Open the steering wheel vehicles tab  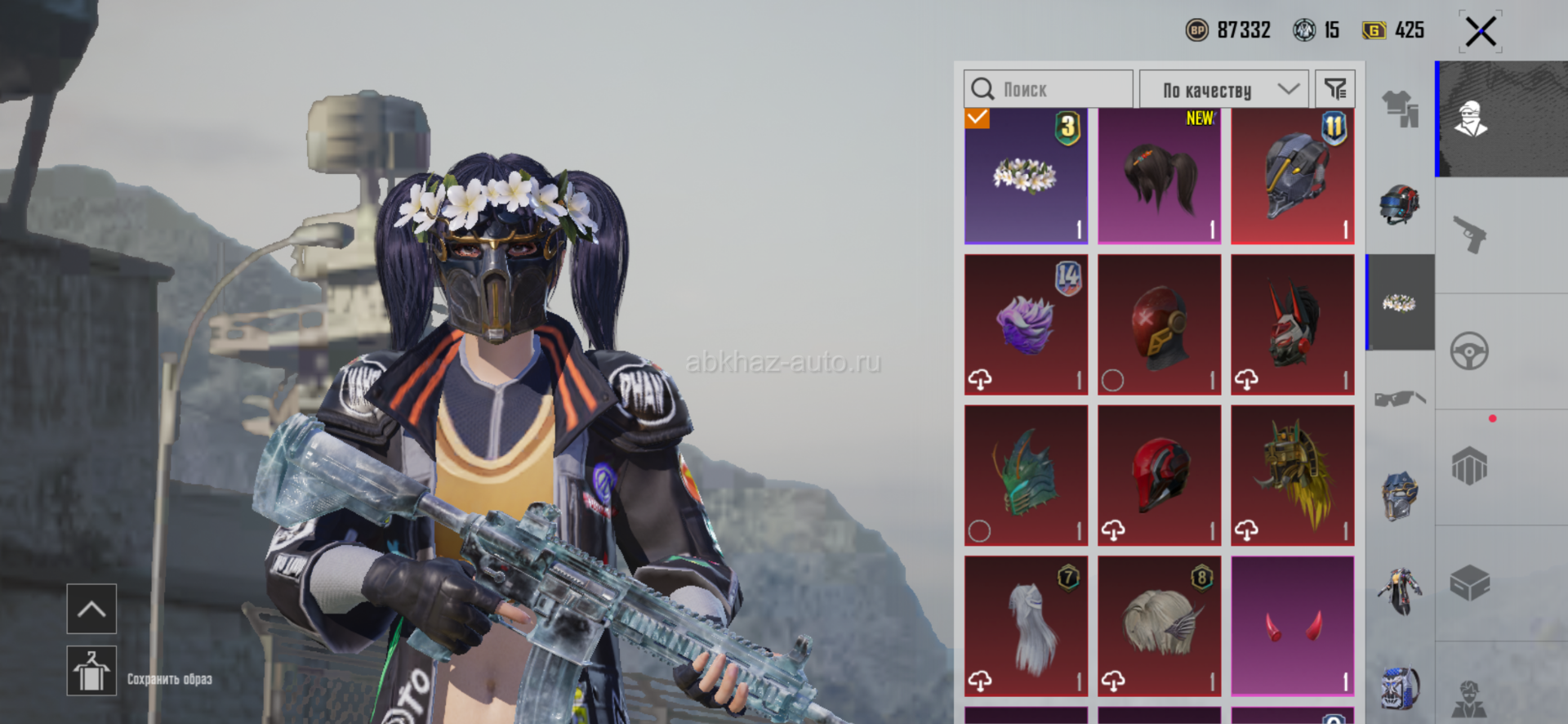[1470, 351]
